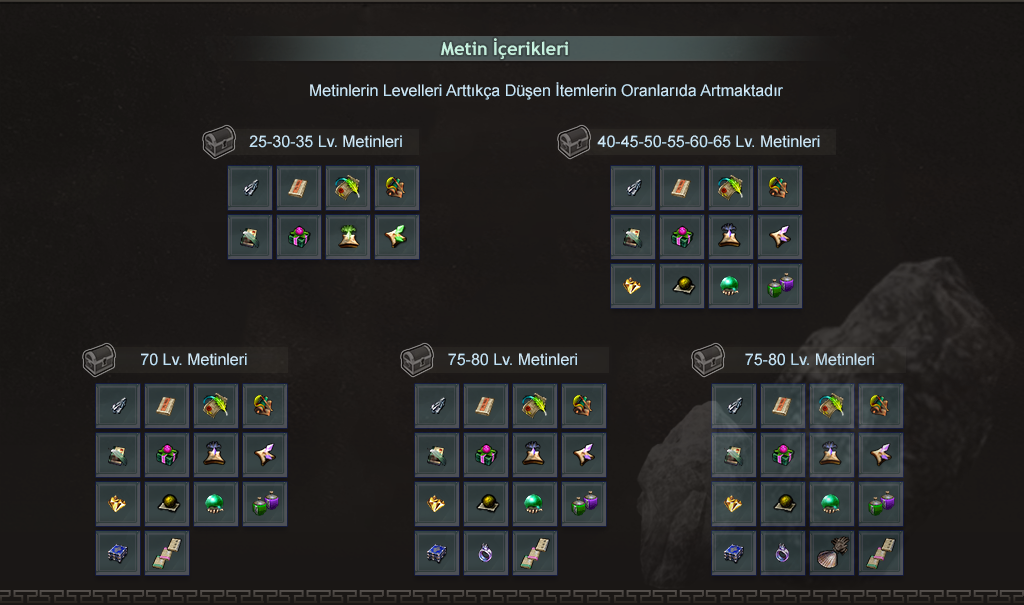The image size is (1024, 605).
Task: Choose the black pearl in 40-45-50-55-60-65 Lv. group
Action: (682, 286)
